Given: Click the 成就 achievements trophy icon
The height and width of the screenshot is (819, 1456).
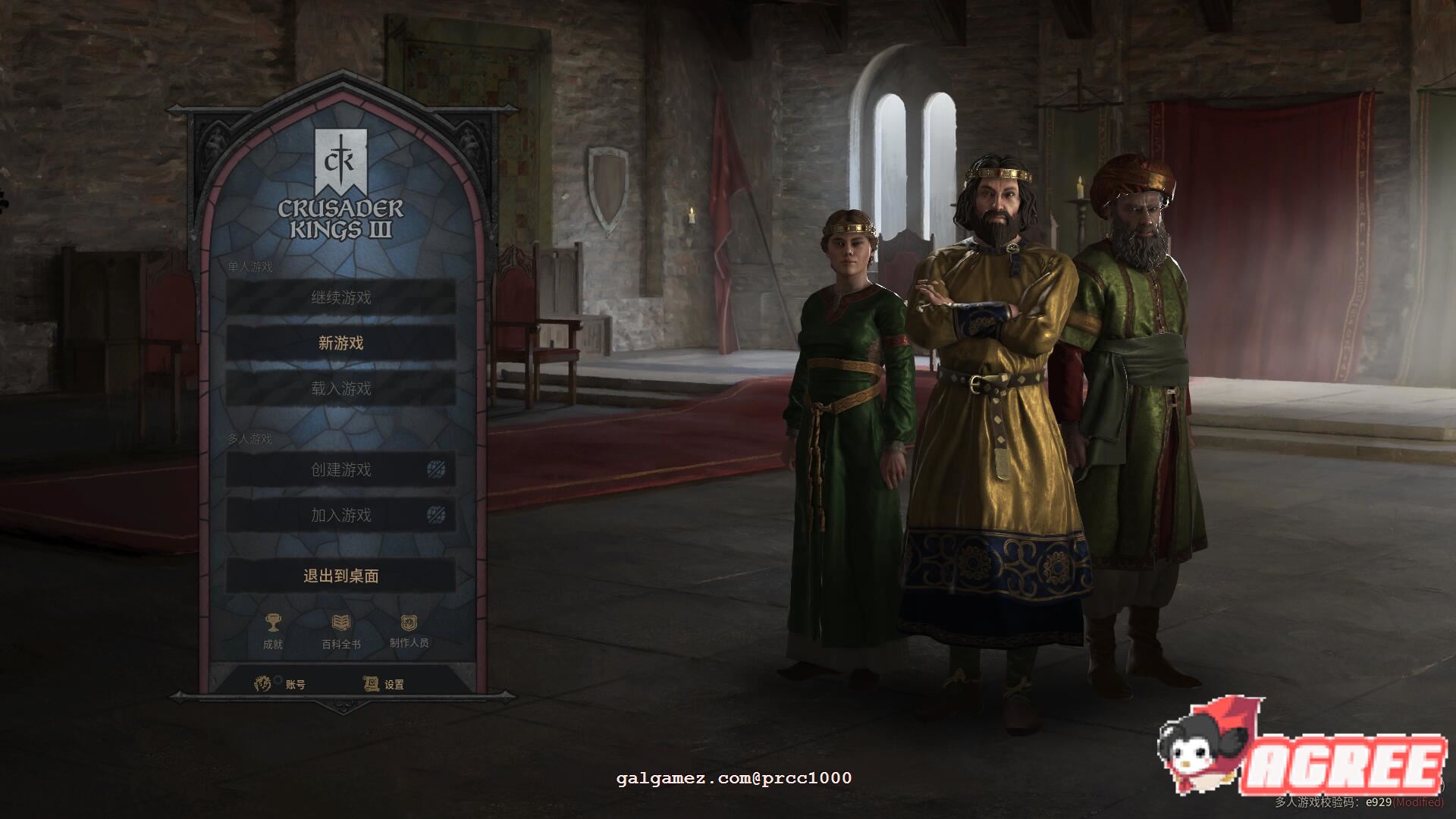Looking at the screenshot, I should tap(273, 623).
